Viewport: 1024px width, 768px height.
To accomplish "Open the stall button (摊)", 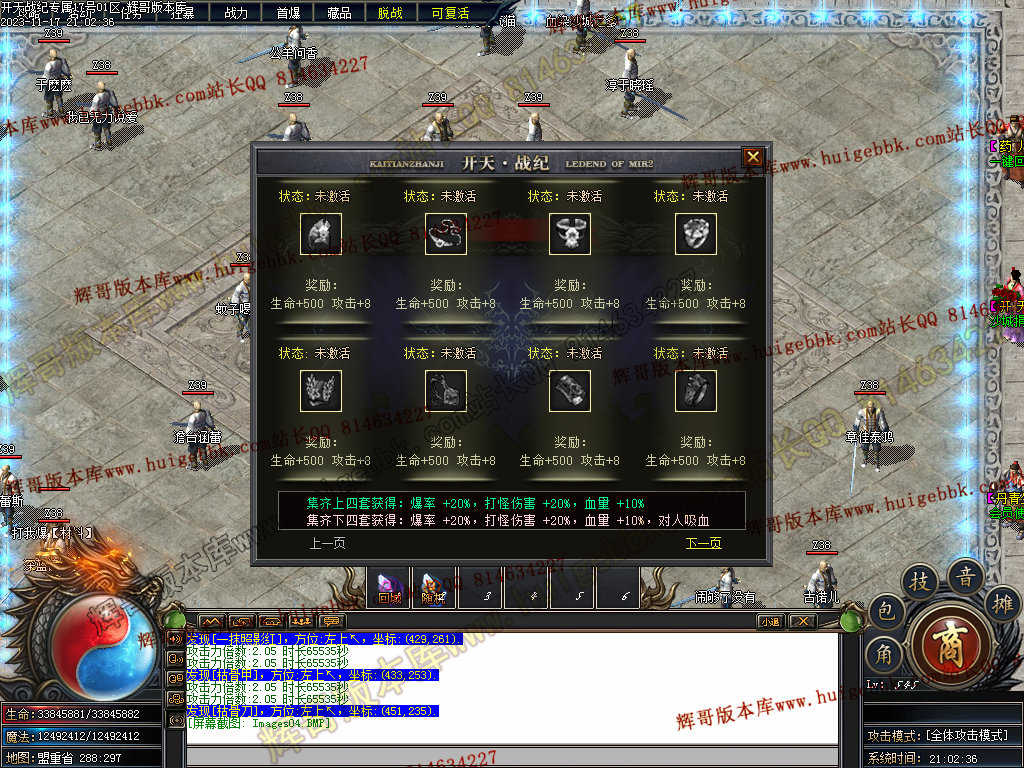I will pos(1004,603).
